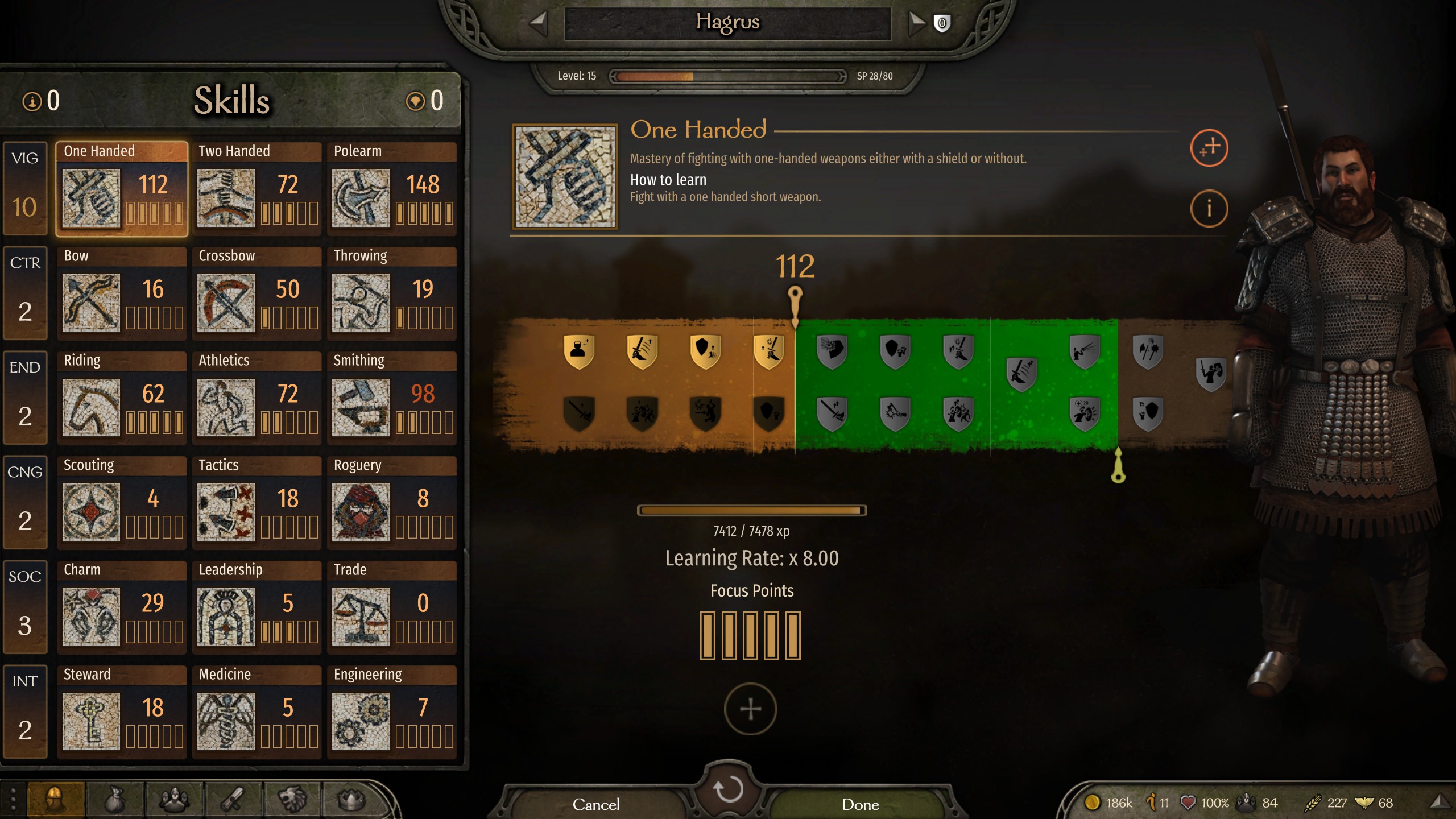Click the Cancel button
The width and height of the screenshot is (1456, 819).
(x=595, y=804)
